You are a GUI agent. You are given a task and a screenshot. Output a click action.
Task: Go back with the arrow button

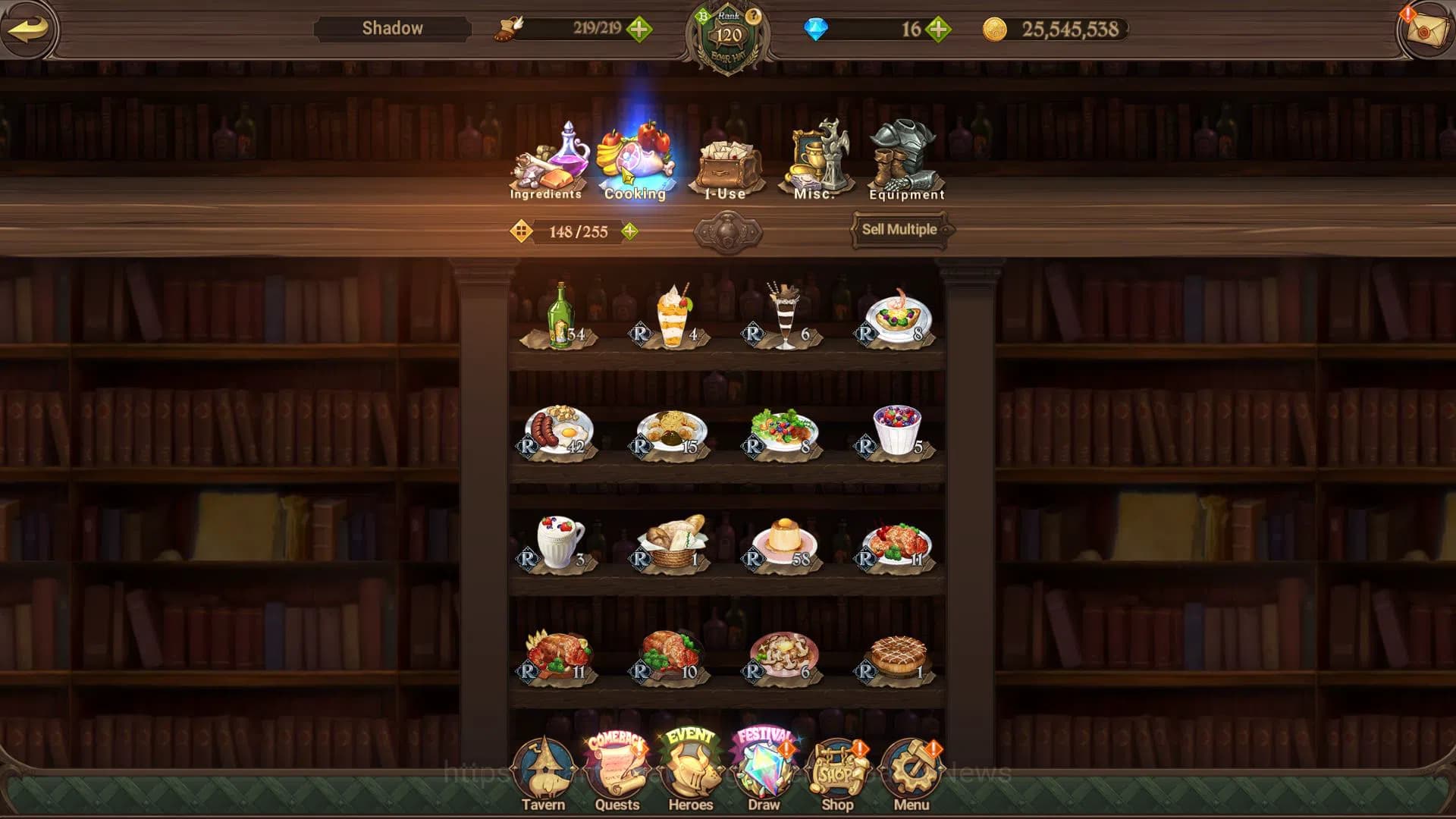coord(29,29)
